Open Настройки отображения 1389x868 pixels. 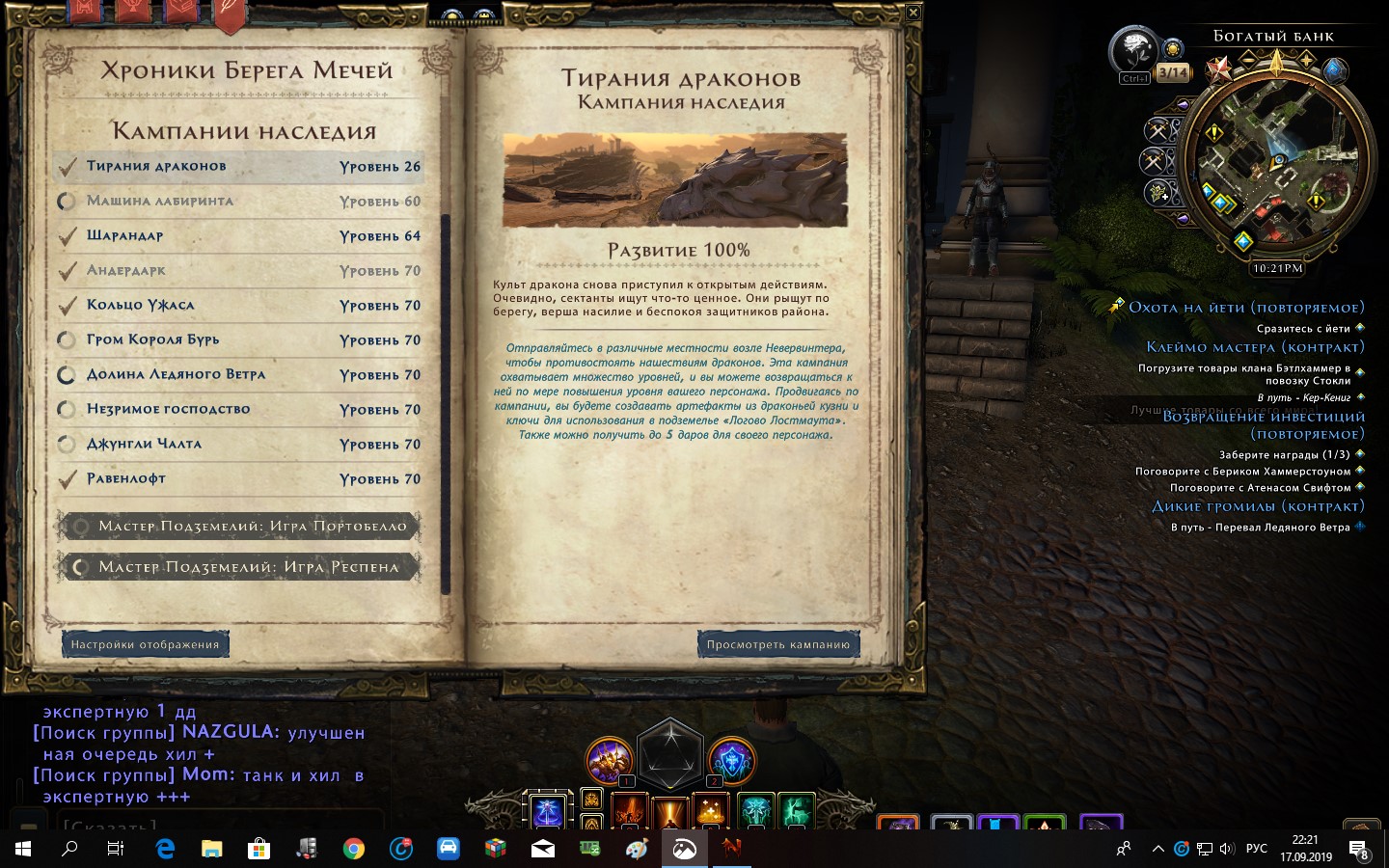pyautogui.click(x=145, y=643)
